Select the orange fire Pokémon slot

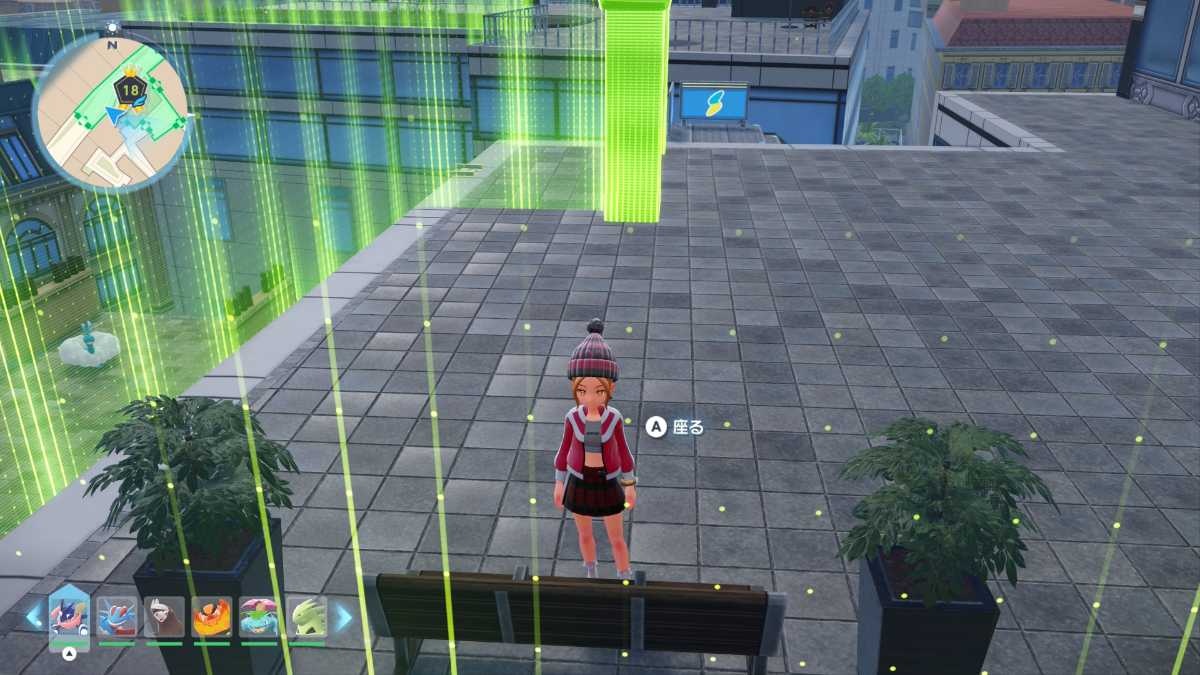[212, 617]
